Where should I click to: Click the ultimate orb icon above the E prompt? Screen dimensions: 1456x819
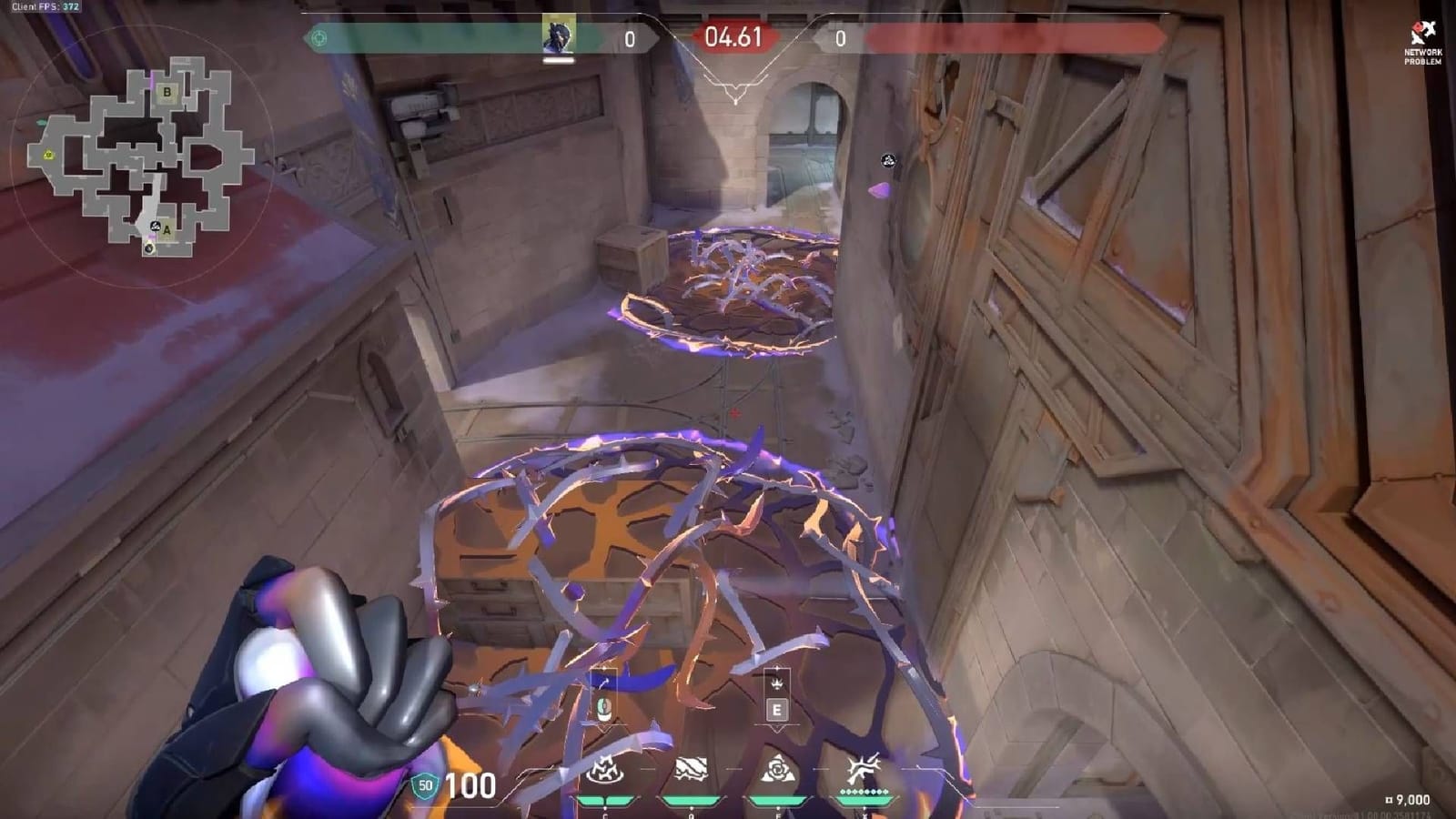click(776, 684)
